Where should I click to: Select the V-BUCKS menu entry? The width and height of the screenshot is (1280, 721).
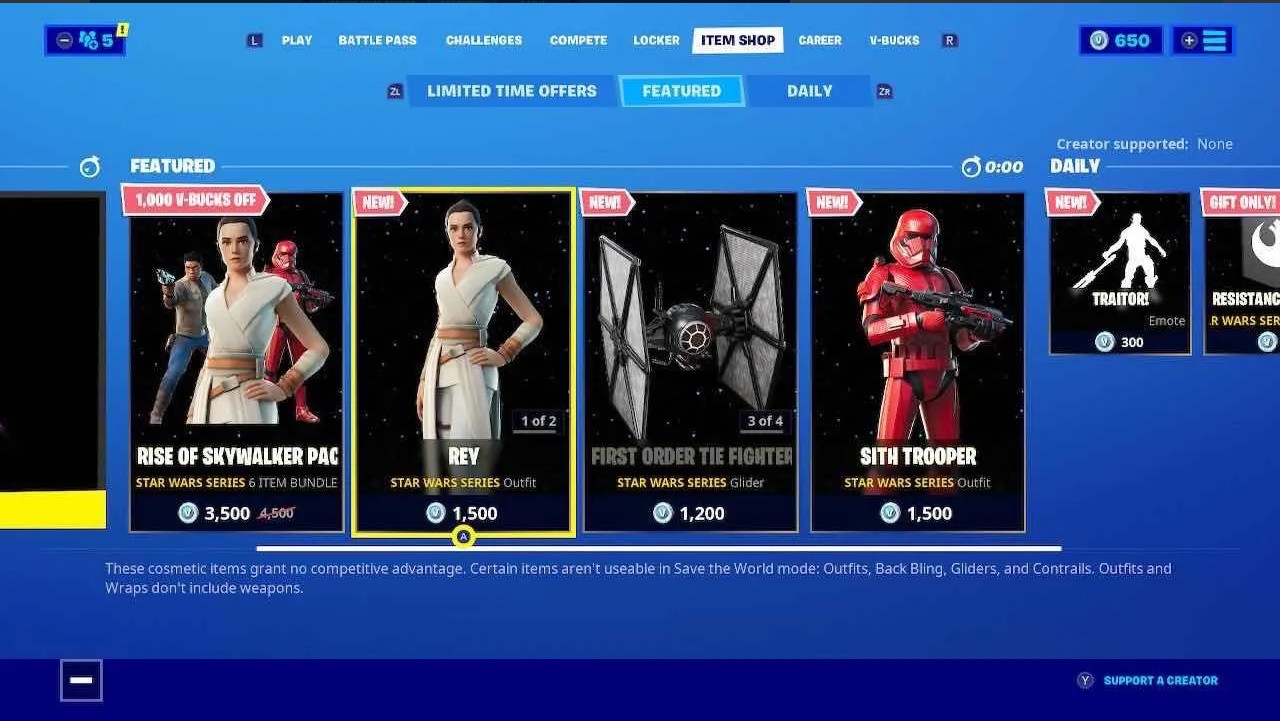click(x=893, y=40)
